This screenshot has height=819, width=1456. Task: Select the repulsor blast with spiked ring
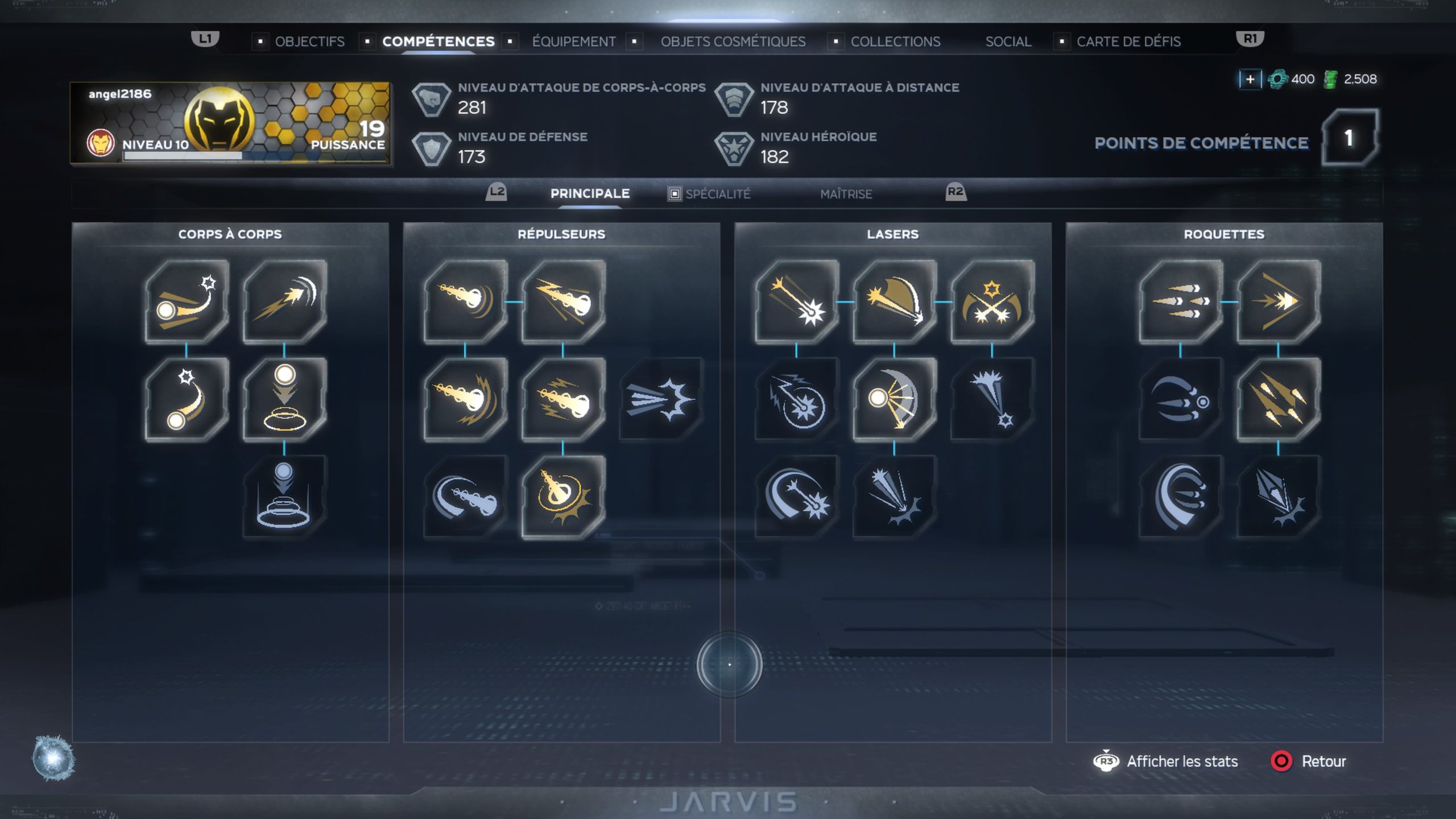coord(563,497)
